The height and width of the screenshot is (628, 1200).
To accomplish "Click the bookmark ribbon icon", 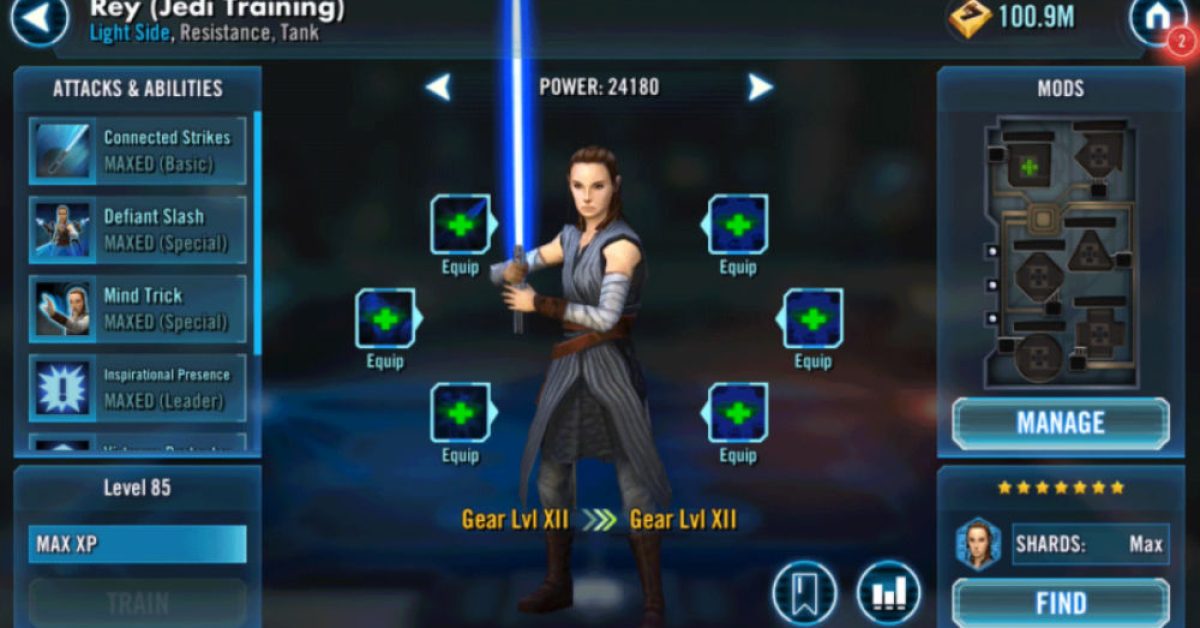I will pos(804,594).
